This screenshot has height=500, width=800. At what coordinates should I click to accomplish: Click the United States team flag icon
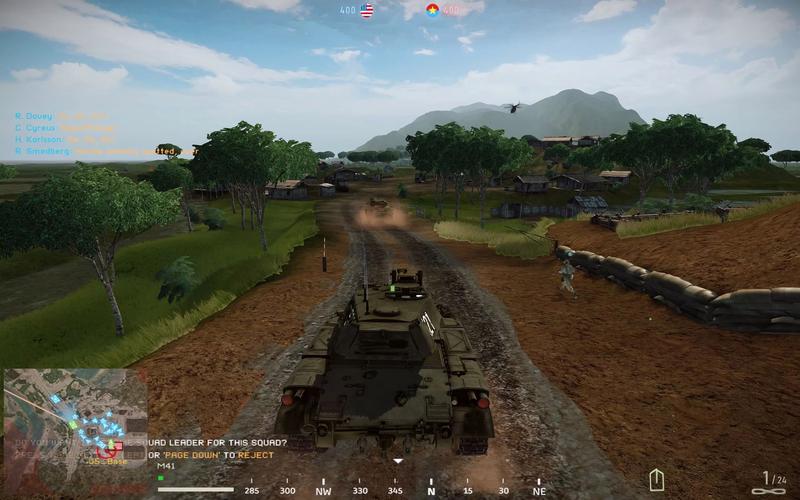pos(367,11)
